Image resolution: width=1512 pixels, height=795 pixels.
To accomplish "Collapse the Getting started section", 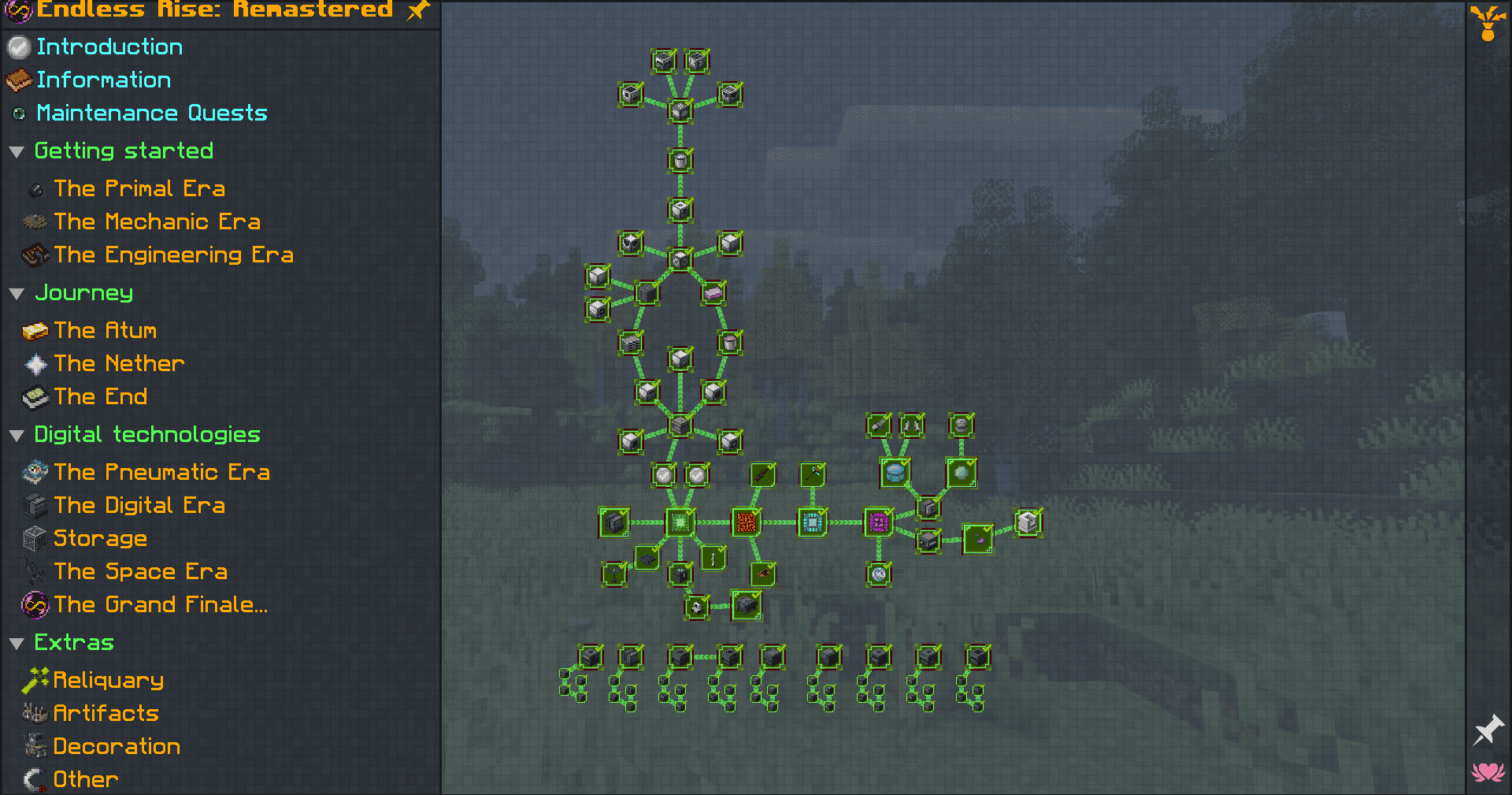I will coord(17,151).
